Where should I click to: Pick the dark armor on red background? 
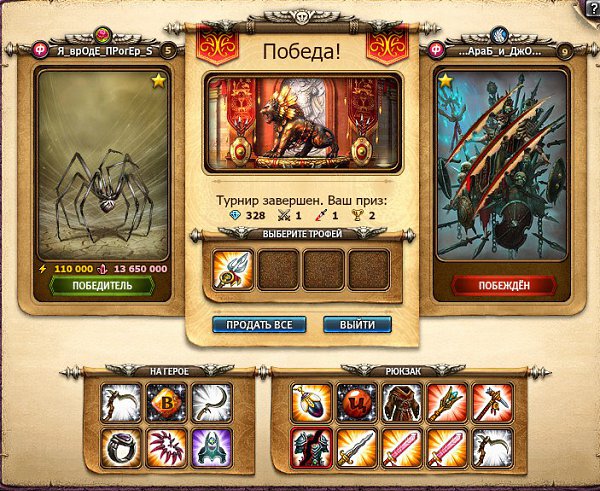pos(310,445)
